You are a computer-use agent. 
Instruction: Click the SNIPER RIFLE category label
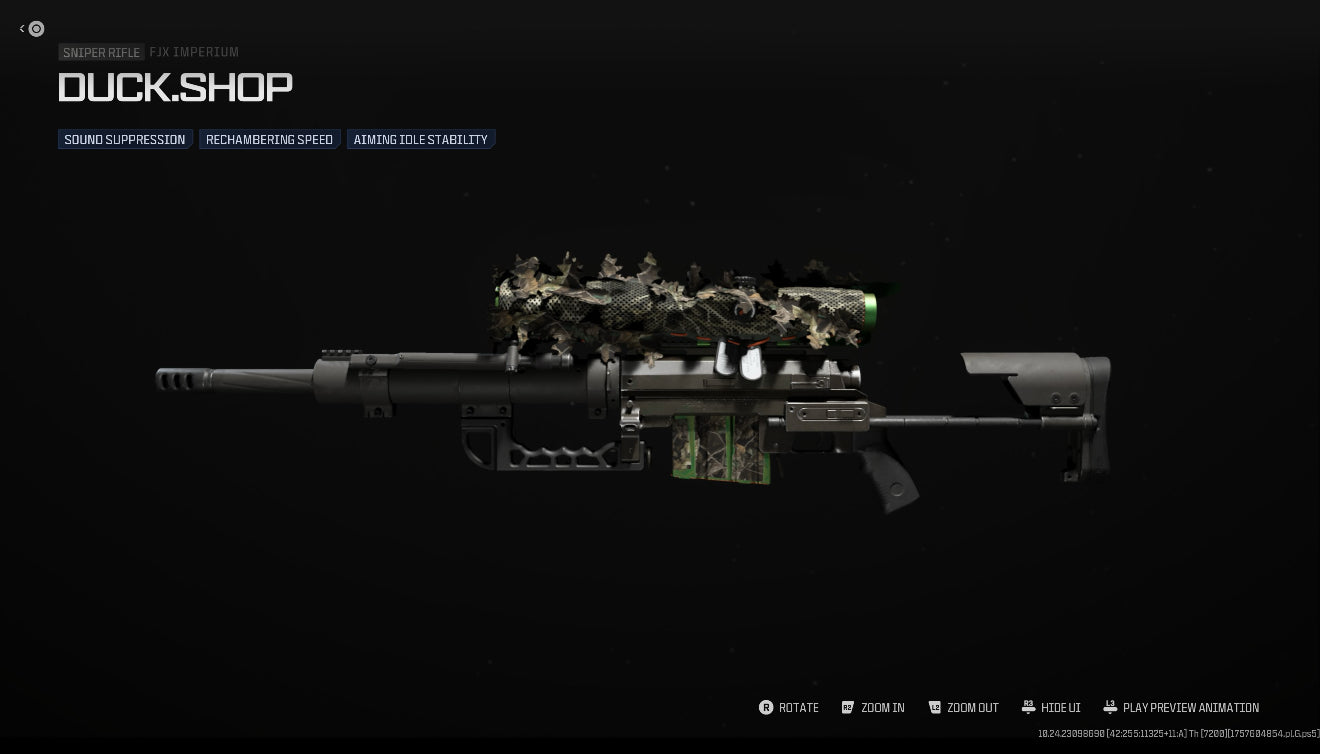point(101,52)
